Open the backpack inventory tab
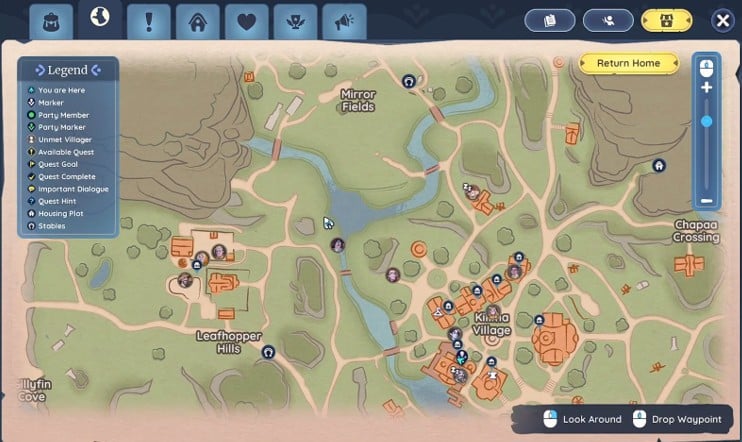The height and width of the screenshot is (442, 742). pyautogui.click(x=49, y=21)
